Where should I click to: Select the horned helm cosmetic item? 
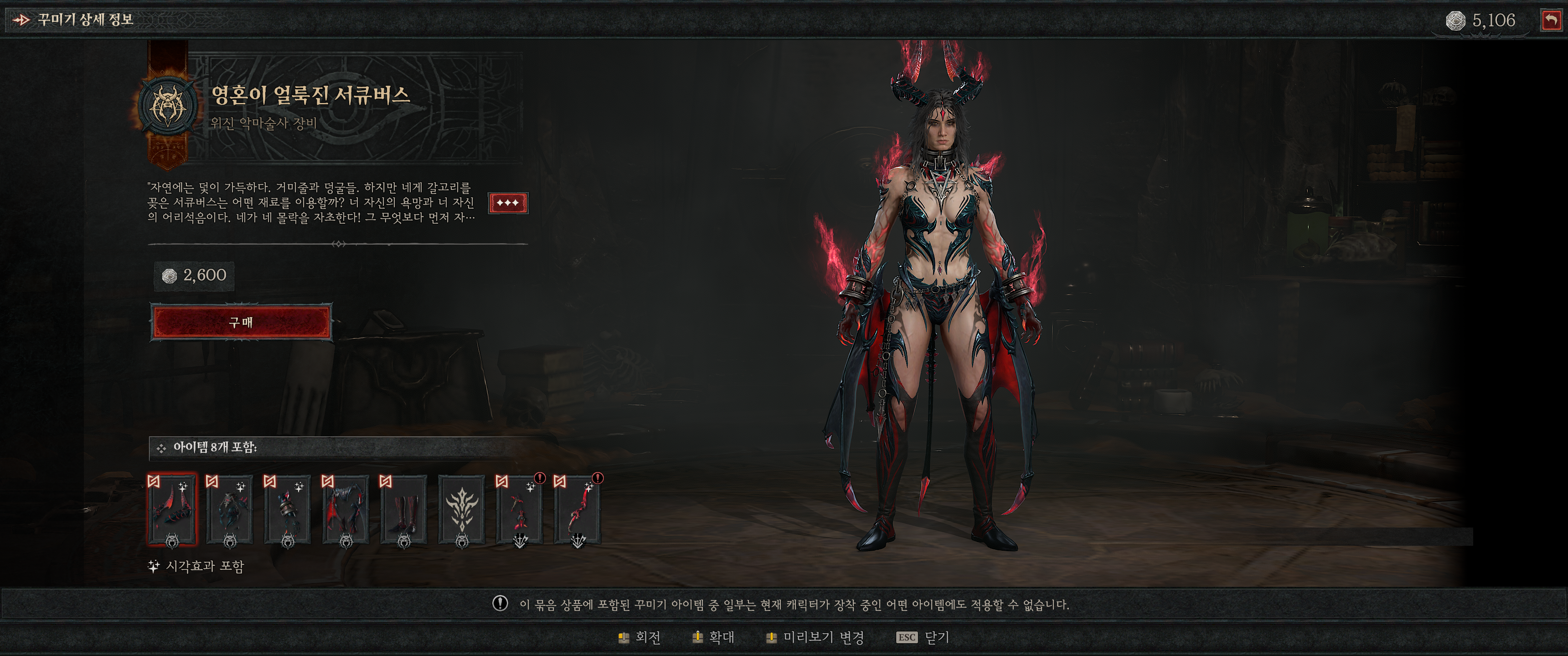pos(172,509)
